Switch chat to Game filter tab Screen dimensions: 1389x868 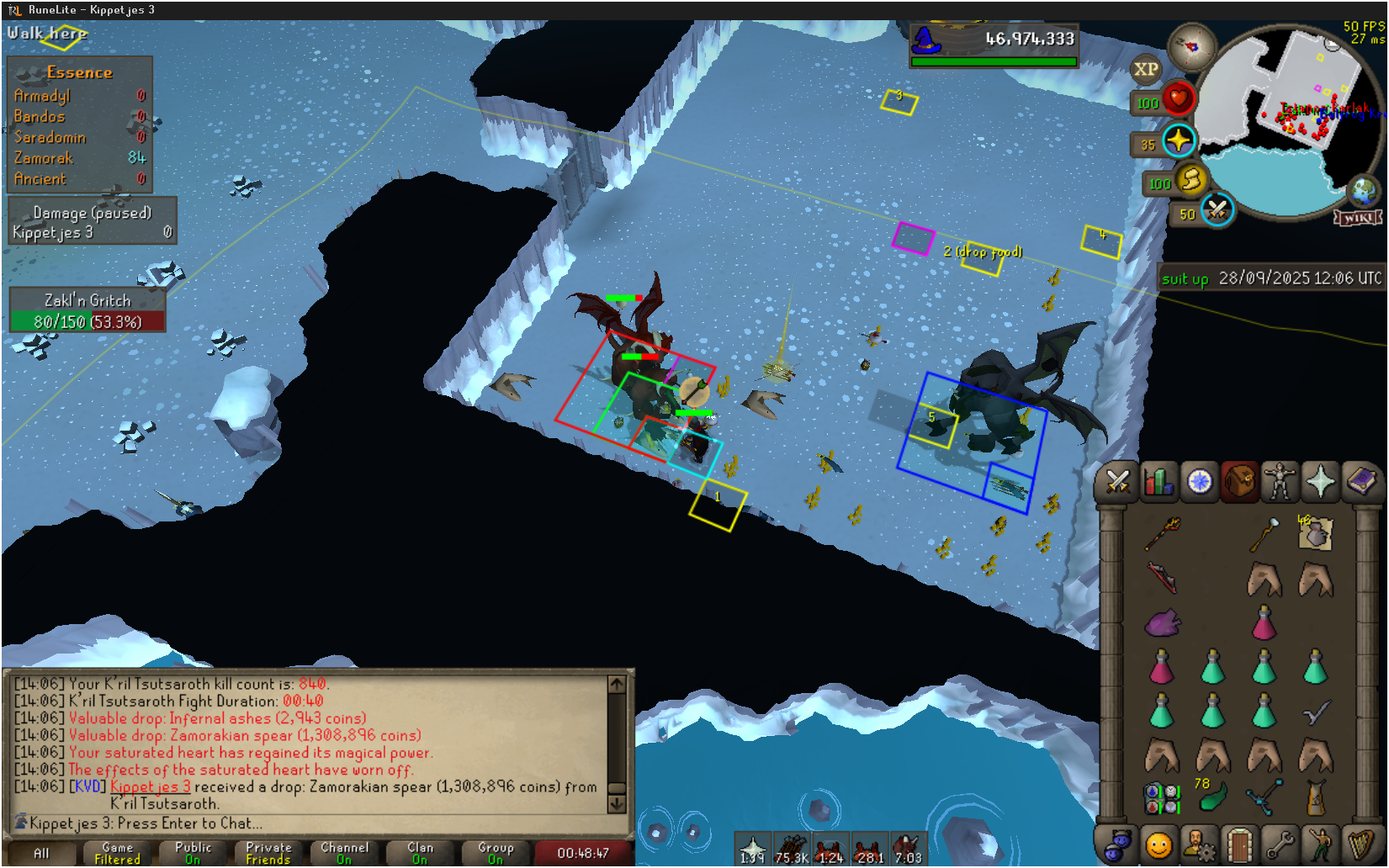pyautogui.click(x=118, y=853)
